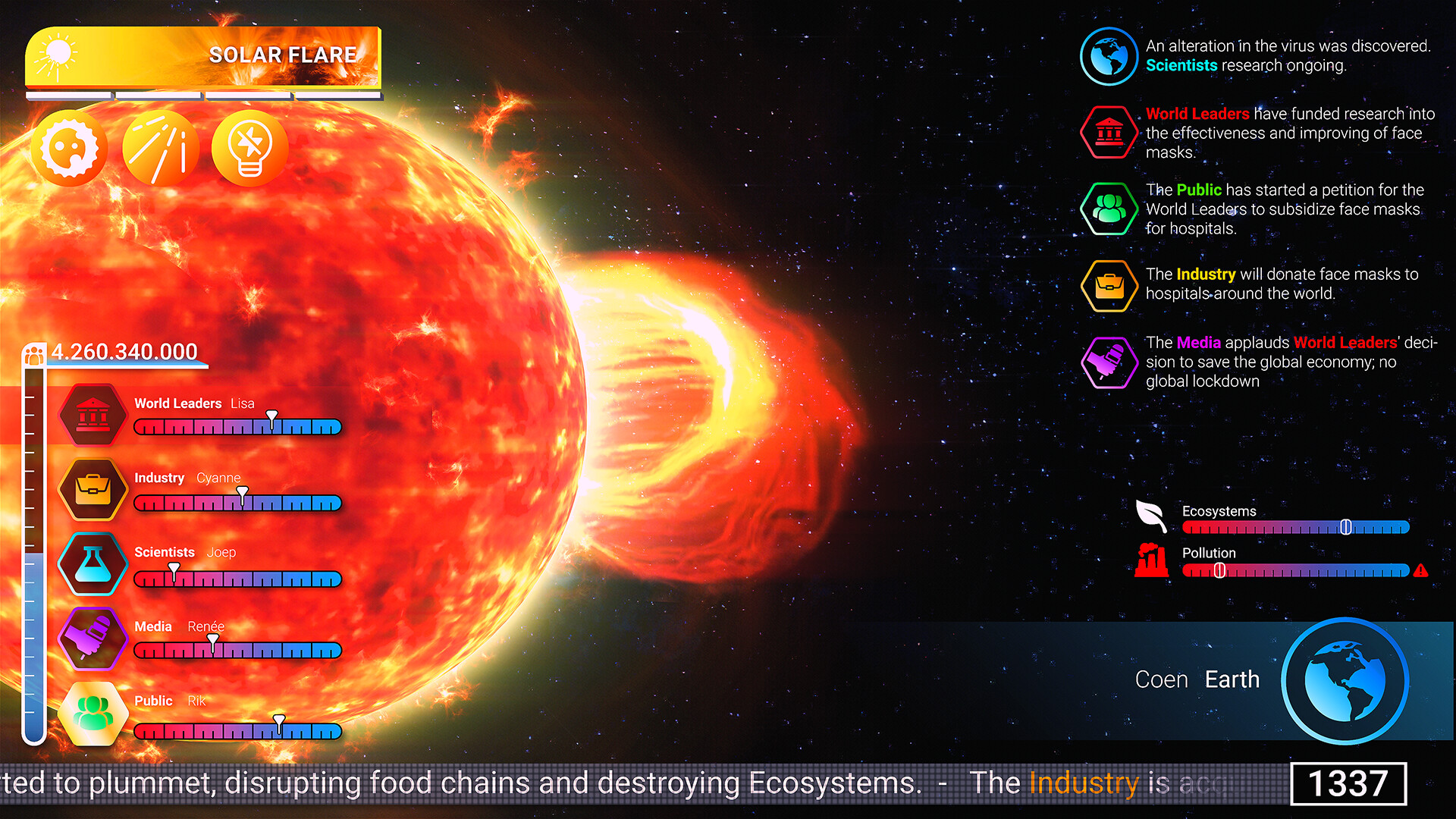Click the Pollution warning triangle

point(1422,570)
